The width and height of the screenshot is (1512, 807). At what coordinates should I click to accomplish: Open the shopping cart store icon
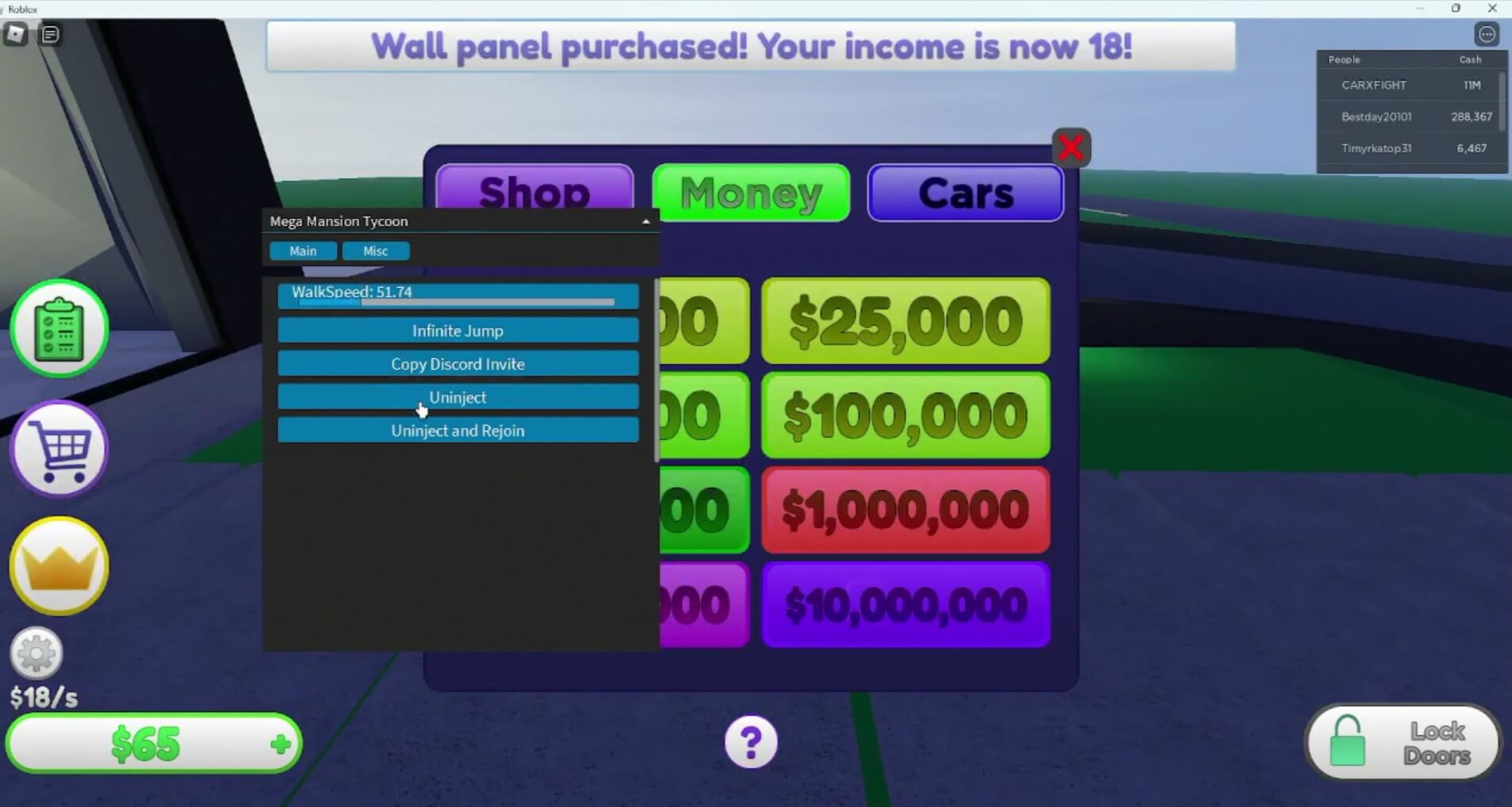pos(59,449)
